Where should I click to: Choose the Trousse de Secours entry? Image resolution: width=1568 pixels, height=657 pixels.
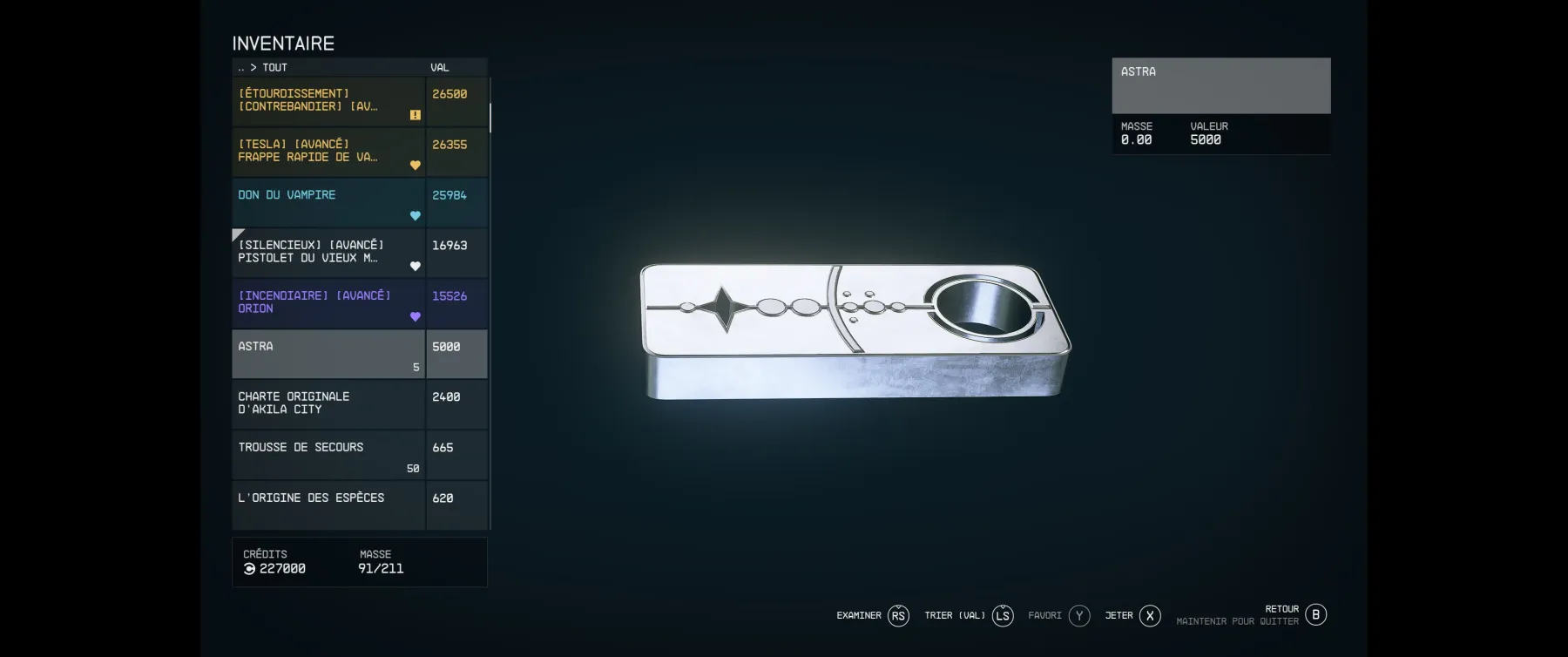point(328,454)
